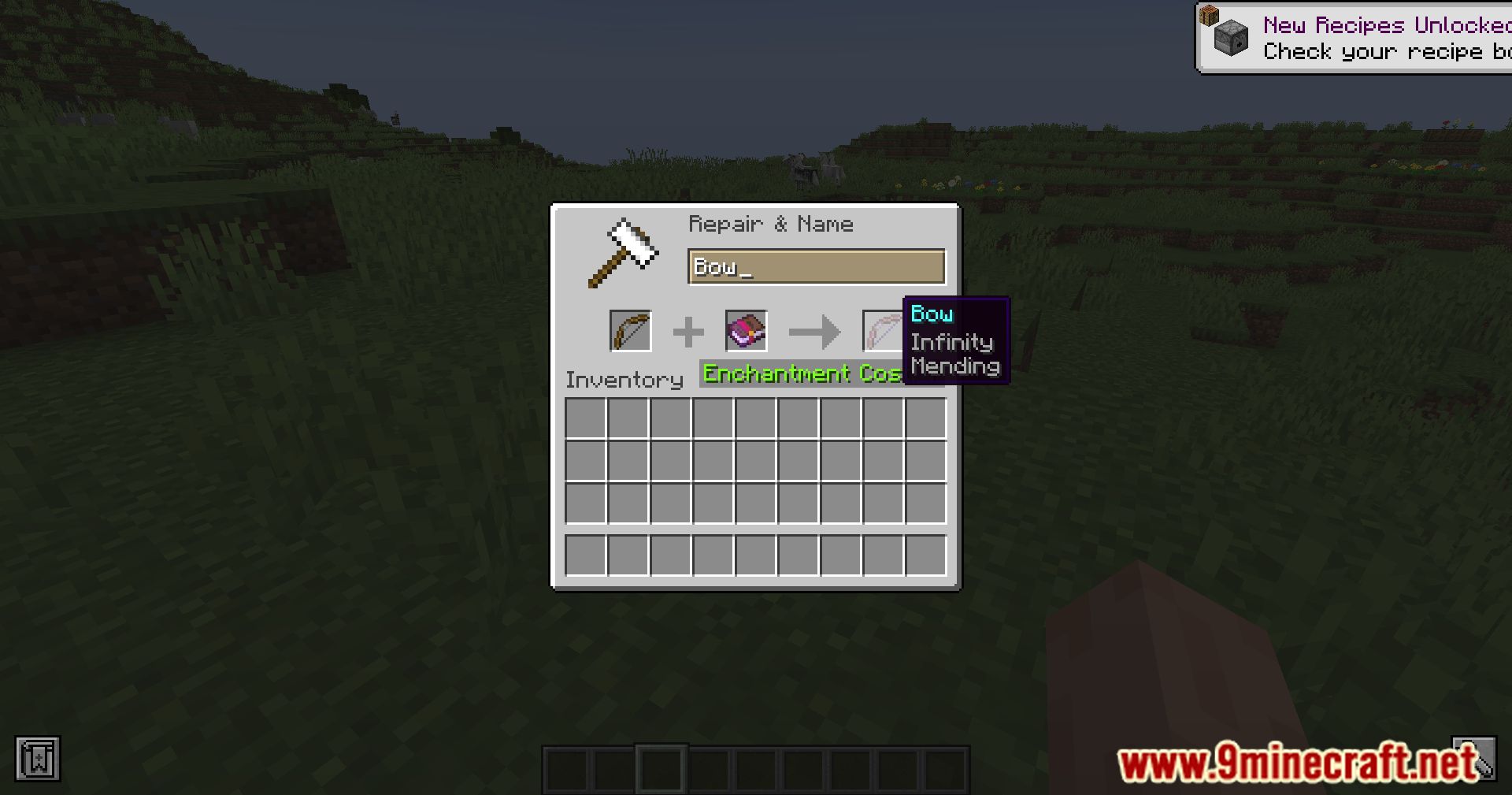Click the Infinity enchantment text in the tooltip
The image size is (1512, 795).
click(952, 342)
